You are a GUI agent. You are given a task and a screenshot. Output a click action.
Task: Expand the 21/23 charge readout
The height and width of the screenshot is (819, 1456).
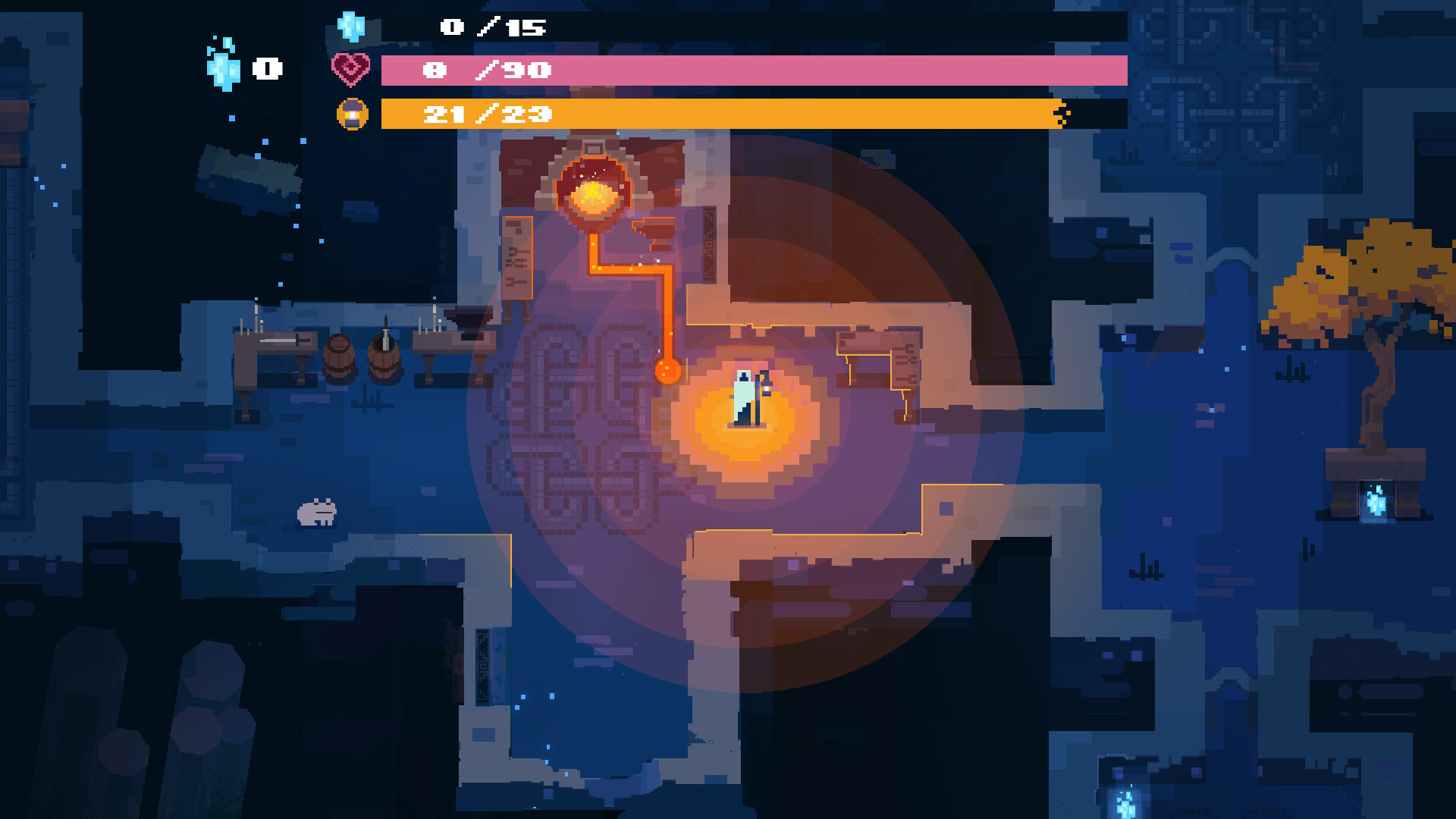pos(490,115)
